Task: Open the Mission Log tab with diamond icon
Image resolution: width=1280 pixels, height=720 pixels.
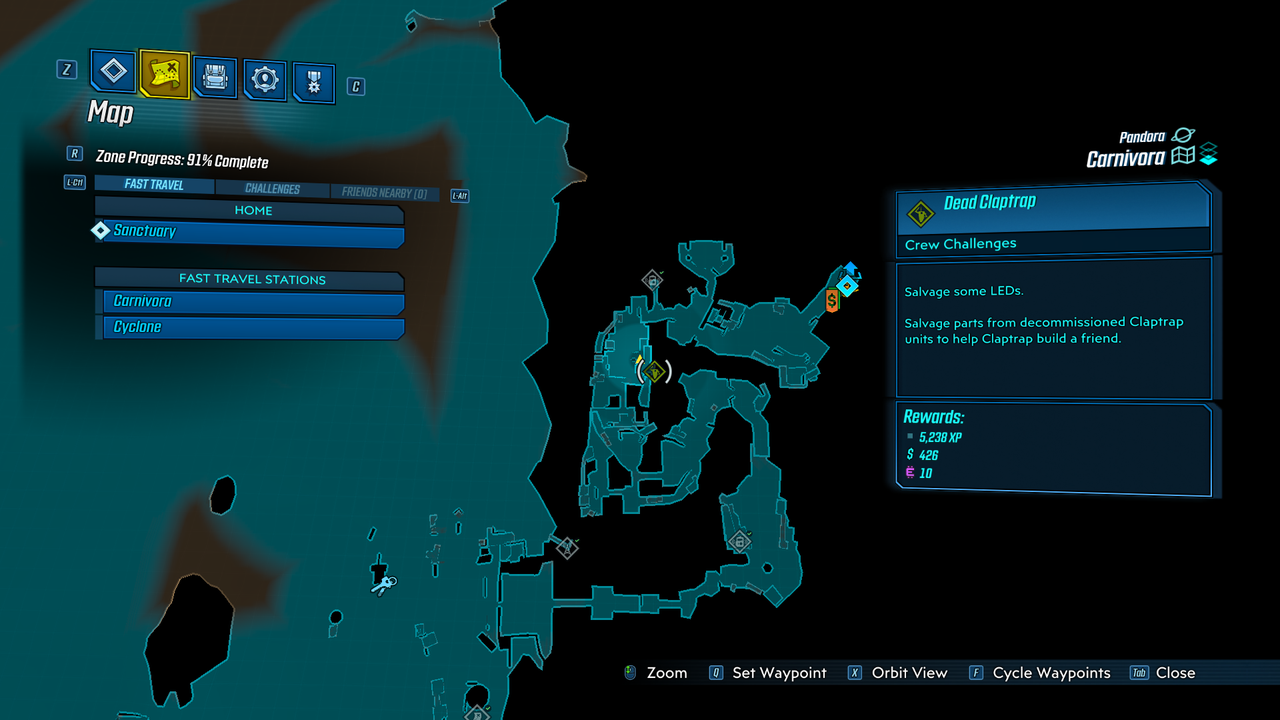Action: point(114,71)
